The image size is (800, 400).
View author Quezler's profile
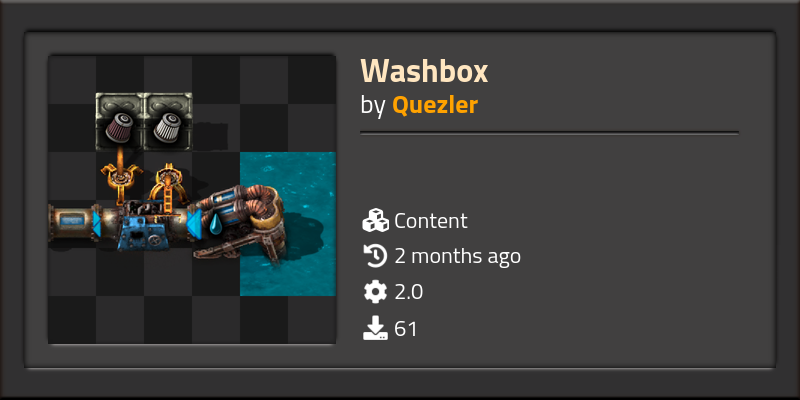click(435, 105)
